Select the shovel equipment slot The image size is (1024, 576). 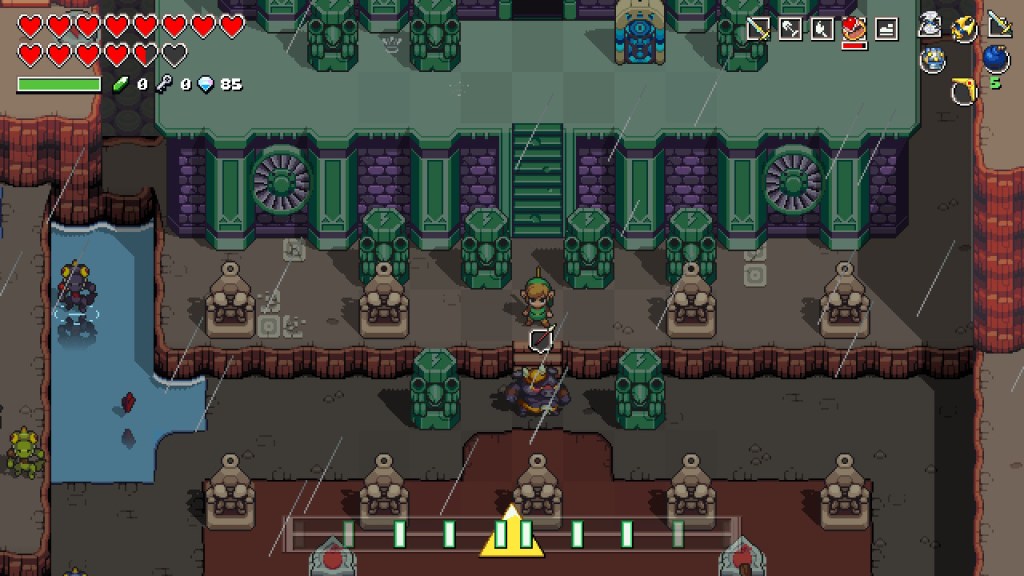790,29
